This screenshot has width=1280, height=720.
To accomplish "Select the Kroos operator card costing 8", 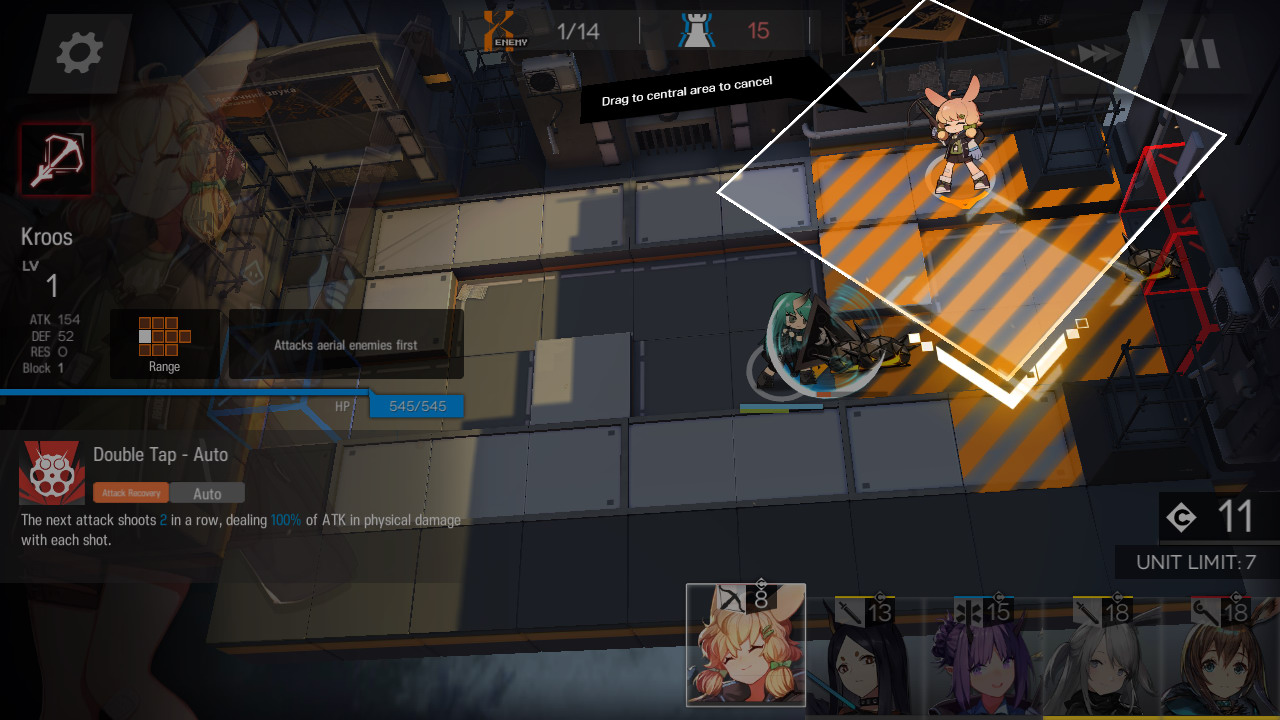I will (746, 646).
